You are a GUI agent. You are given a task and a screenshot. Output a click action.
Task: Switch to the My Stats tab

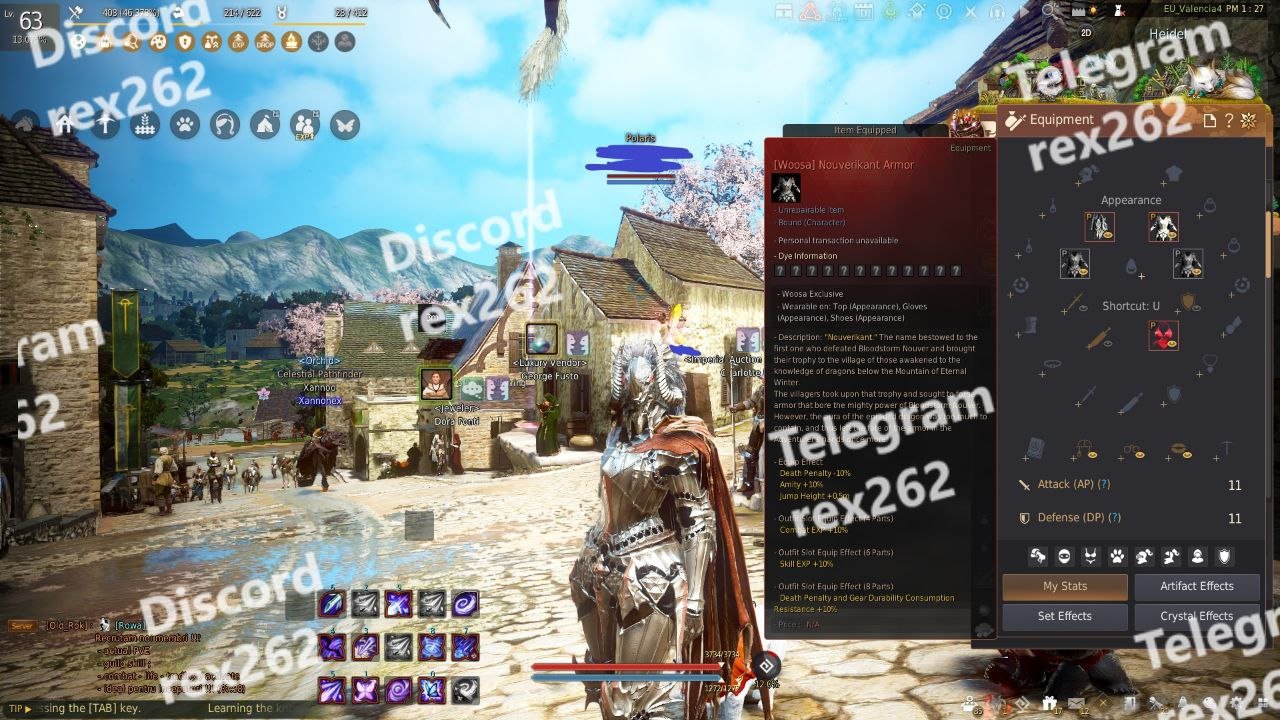1065,586
